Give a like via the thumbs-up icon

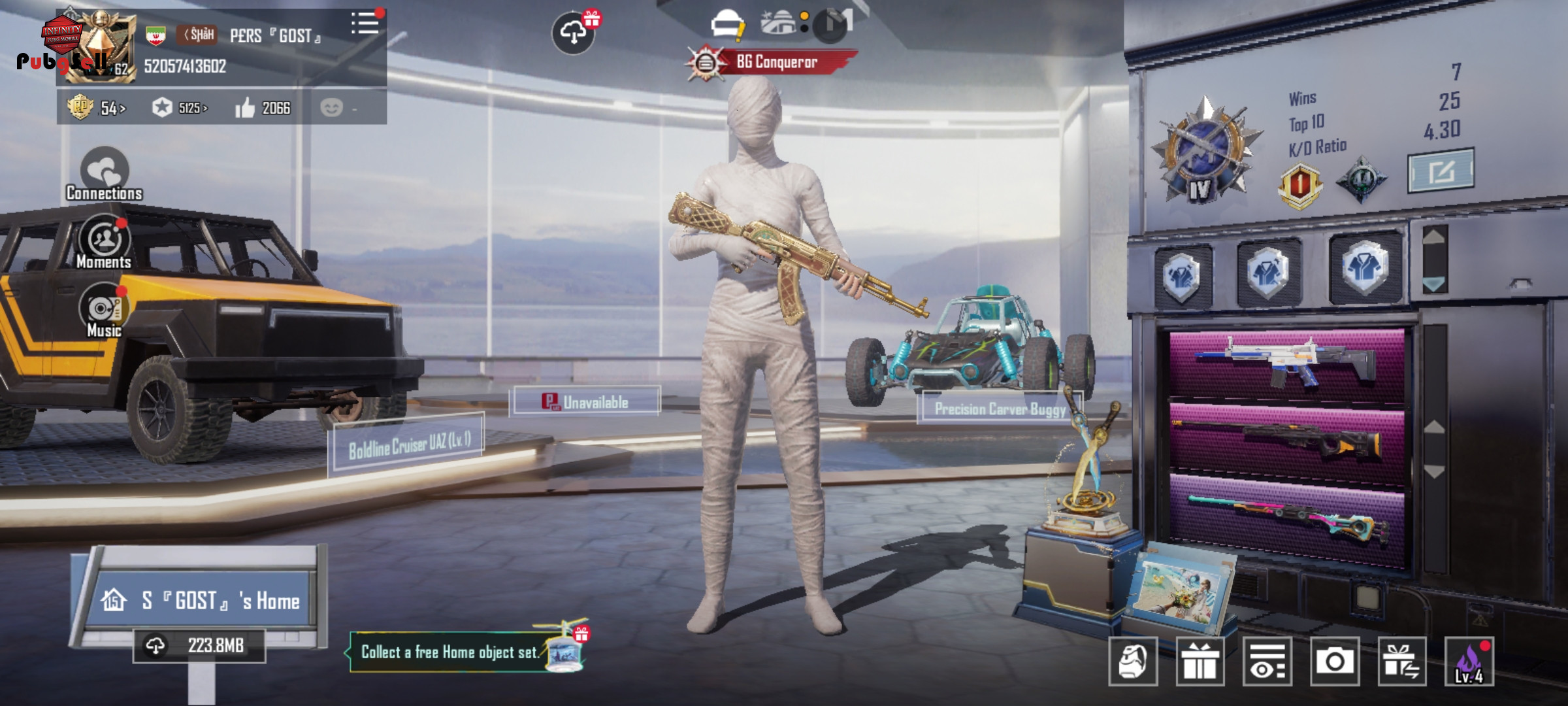tap(246, 108)
